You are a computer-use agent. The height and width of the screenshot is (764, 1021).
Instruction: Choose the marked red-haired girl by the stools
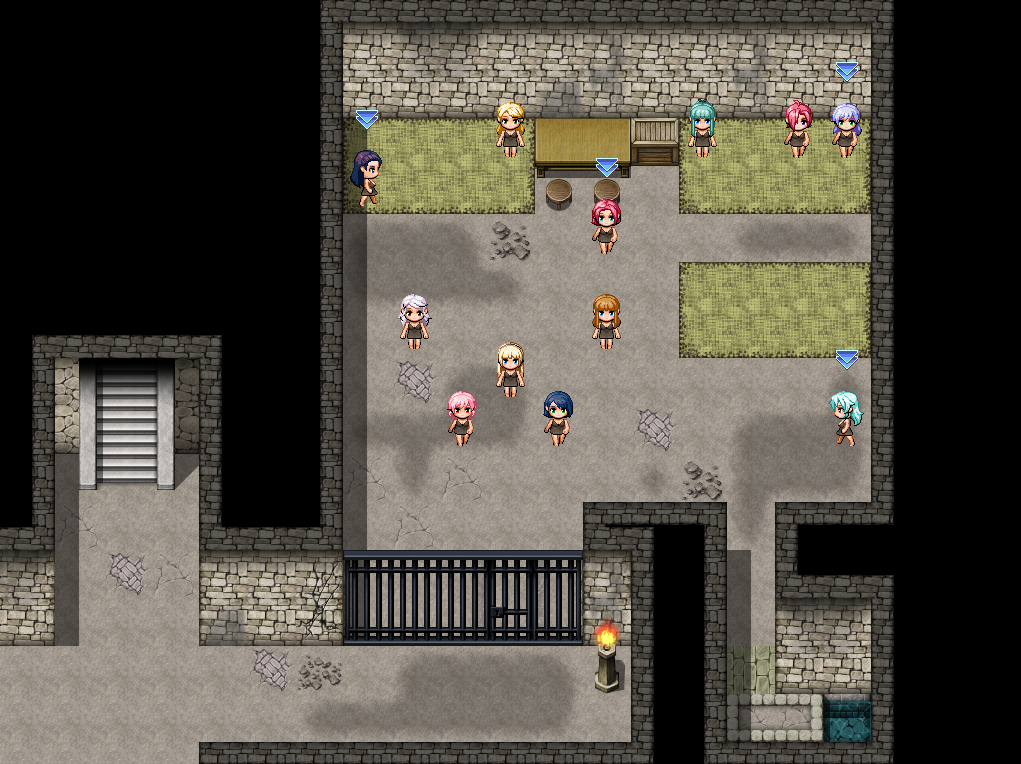pos(606,225)
